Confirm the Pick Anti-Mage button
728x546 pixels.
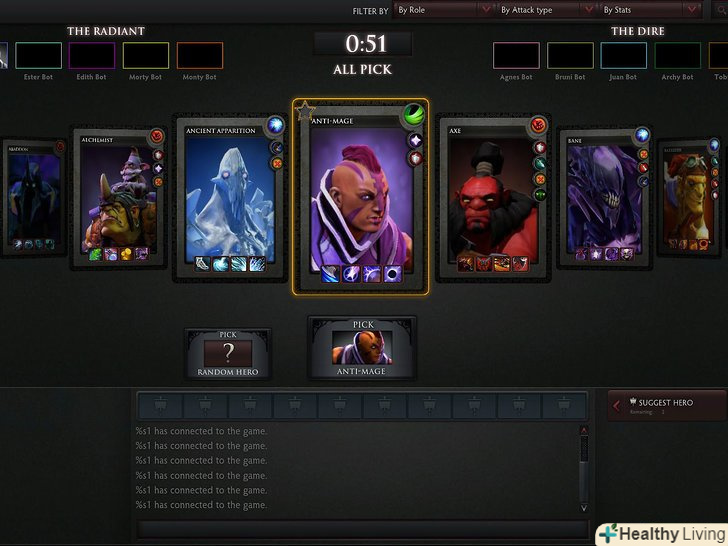(362, 348)
